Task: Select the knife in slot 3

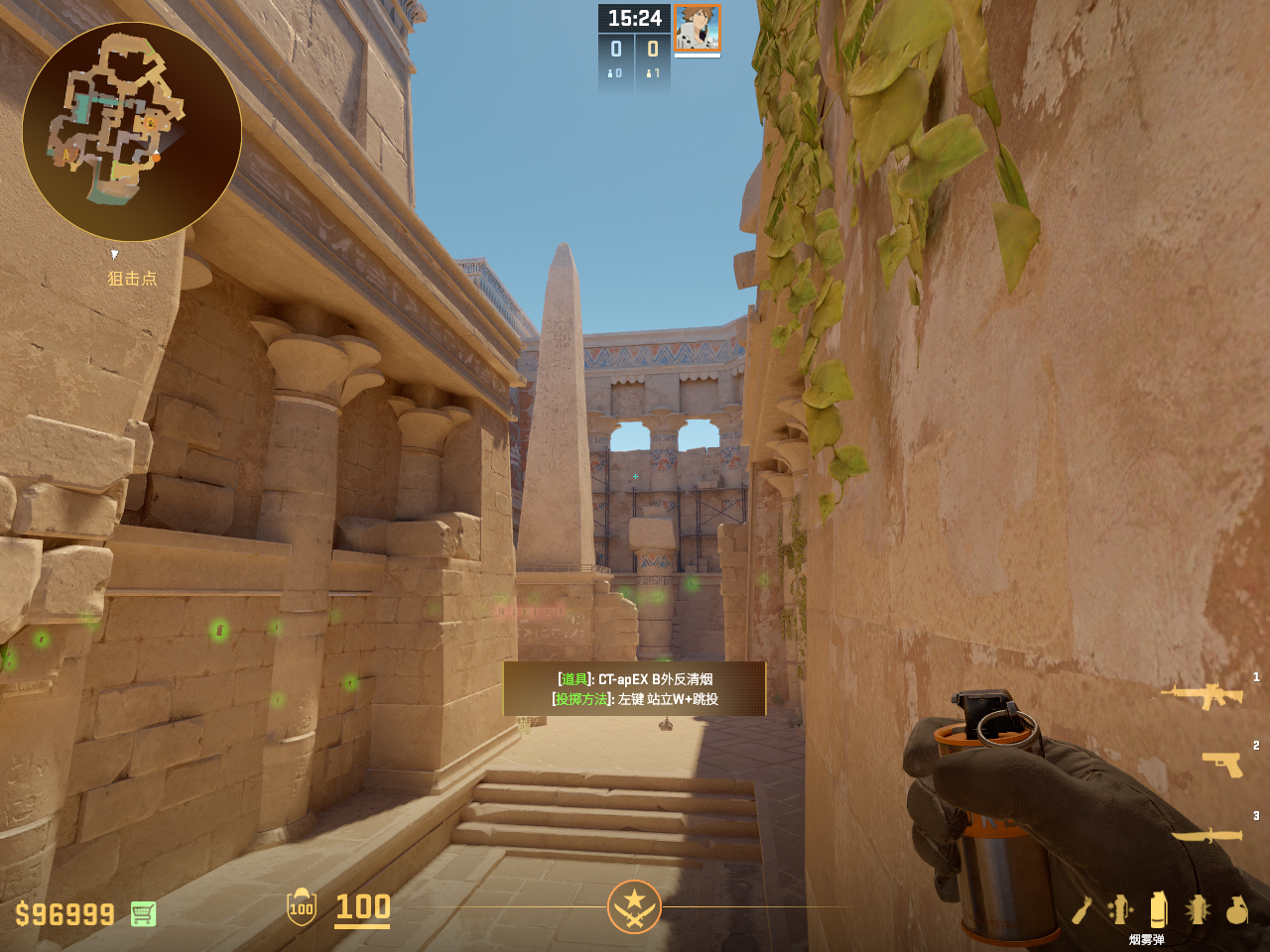Action: tap(1207, 836)
